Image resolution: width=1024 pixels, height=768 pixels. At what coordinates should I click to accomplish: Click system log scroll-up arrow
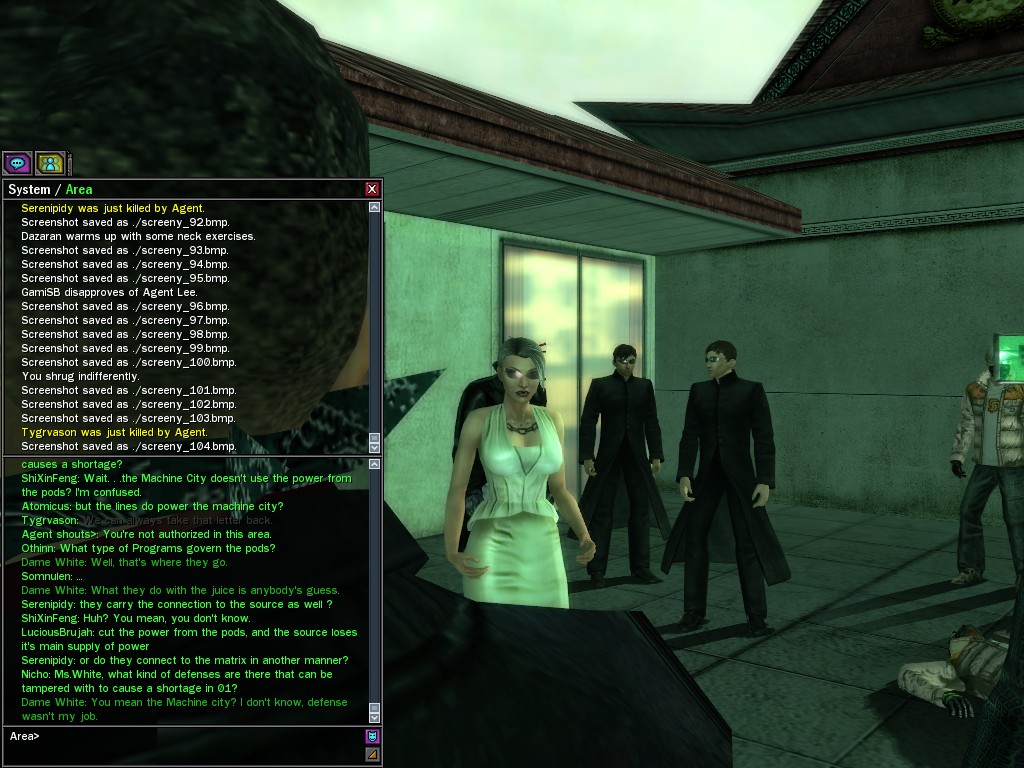[x=374, y=207]
